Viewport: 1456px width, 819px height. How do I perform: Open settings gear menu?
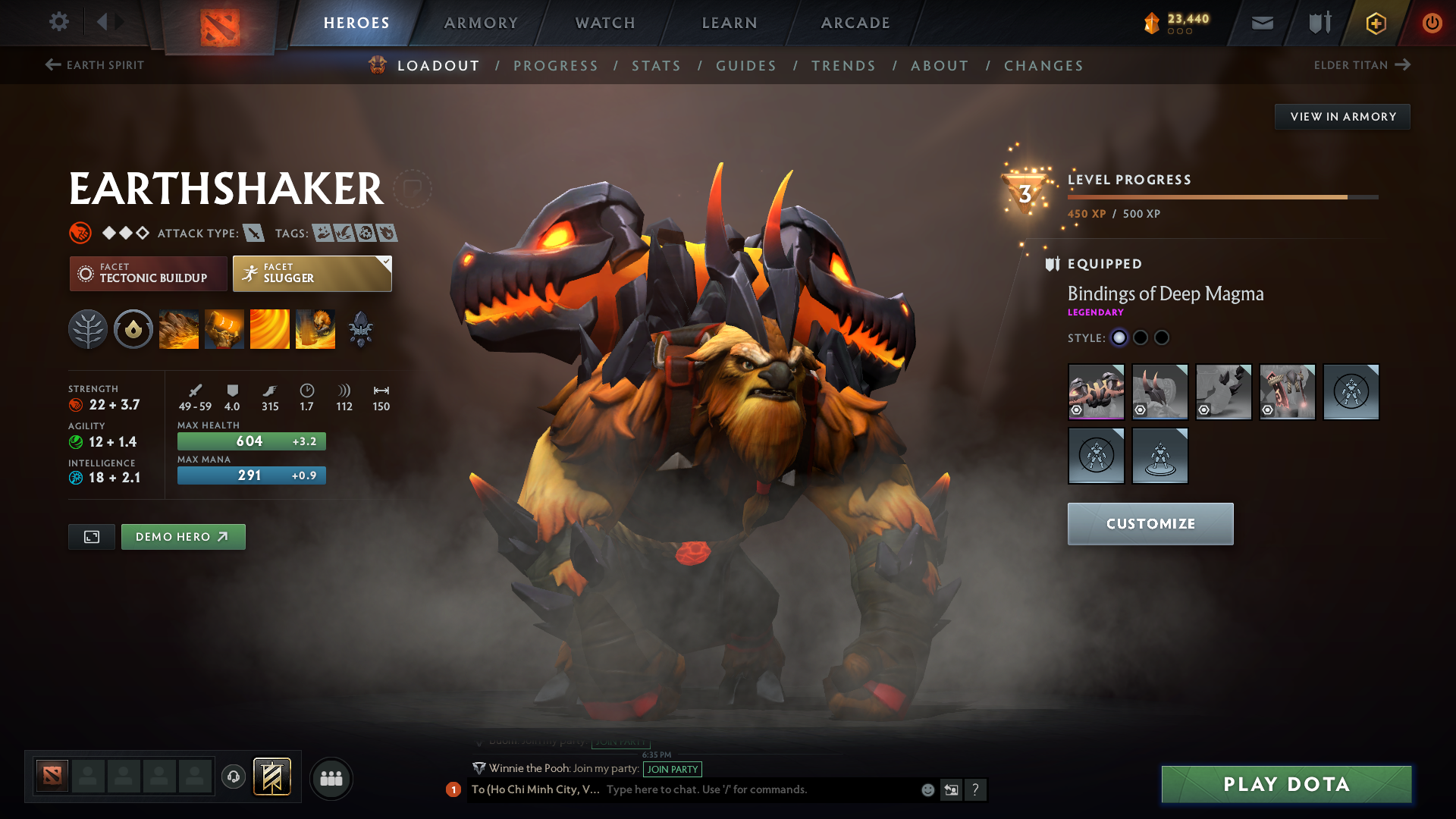pos(59,22)
